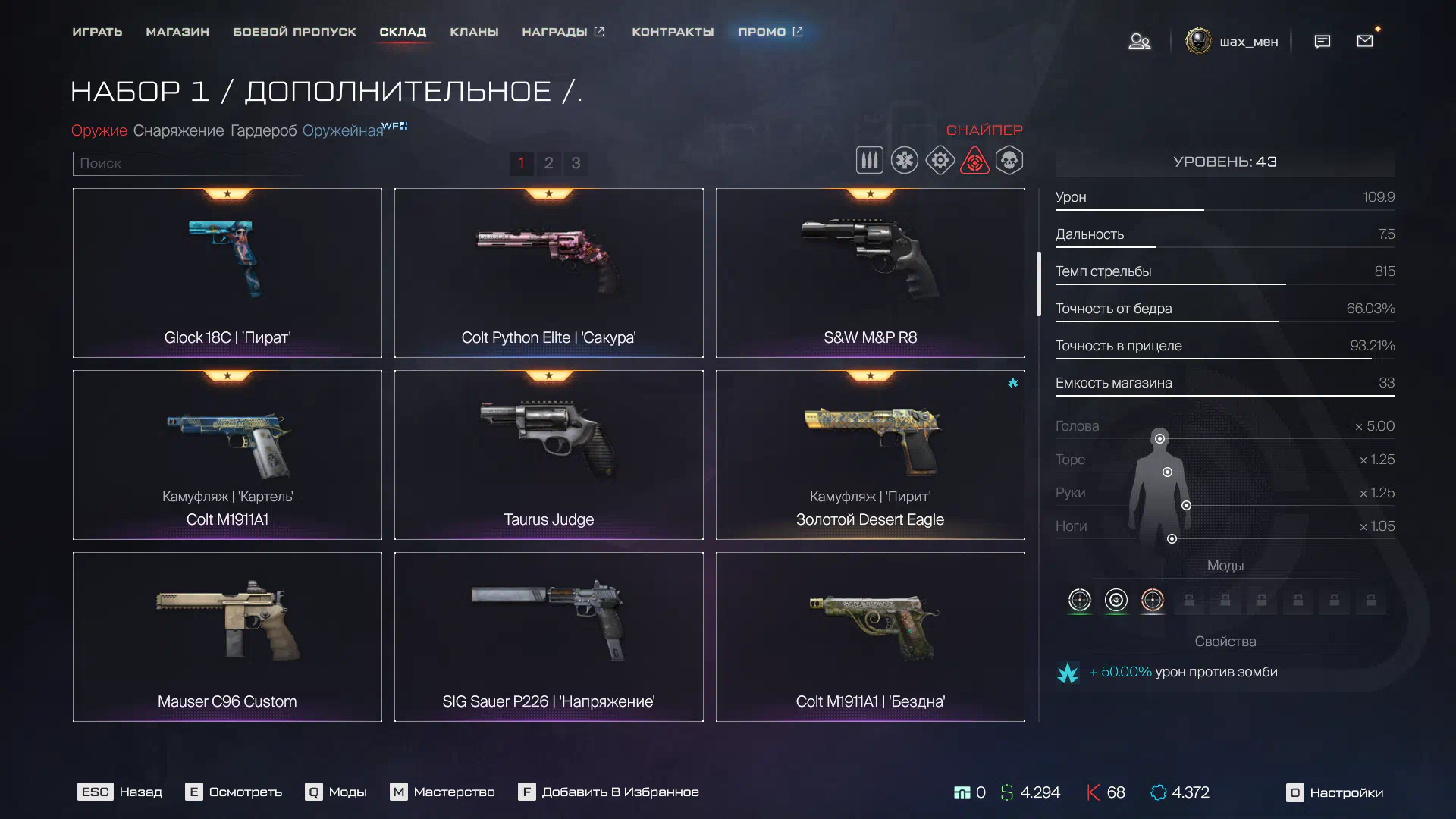This screenshot has width=1456, height=819.
Task: Open the Контракты page
Action: 673,32
